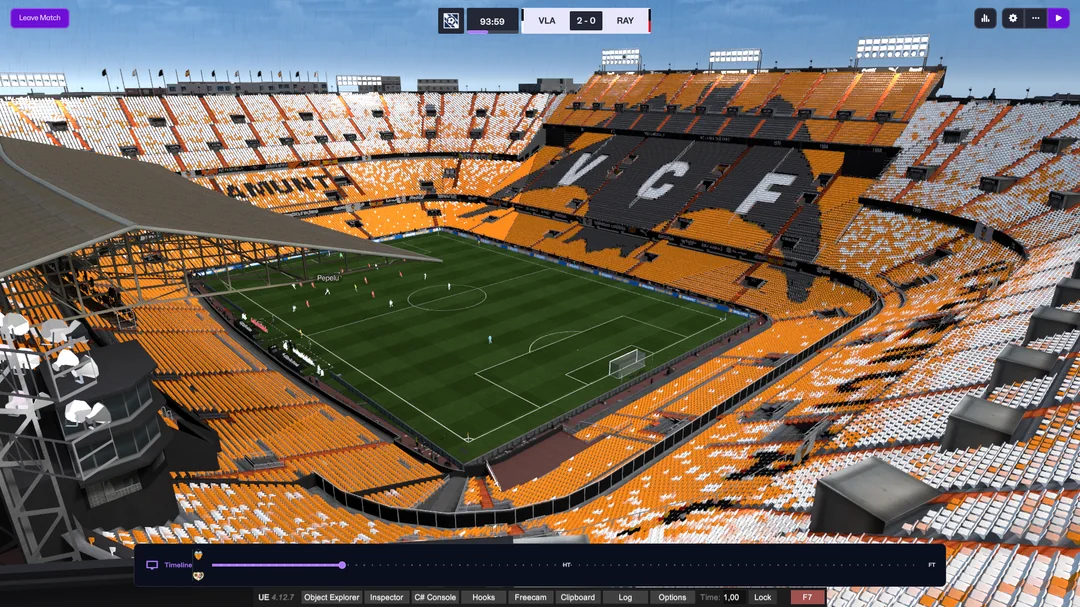1080x607 pixels.
Task: Show the Log window
Action: (x=625, y=597)
